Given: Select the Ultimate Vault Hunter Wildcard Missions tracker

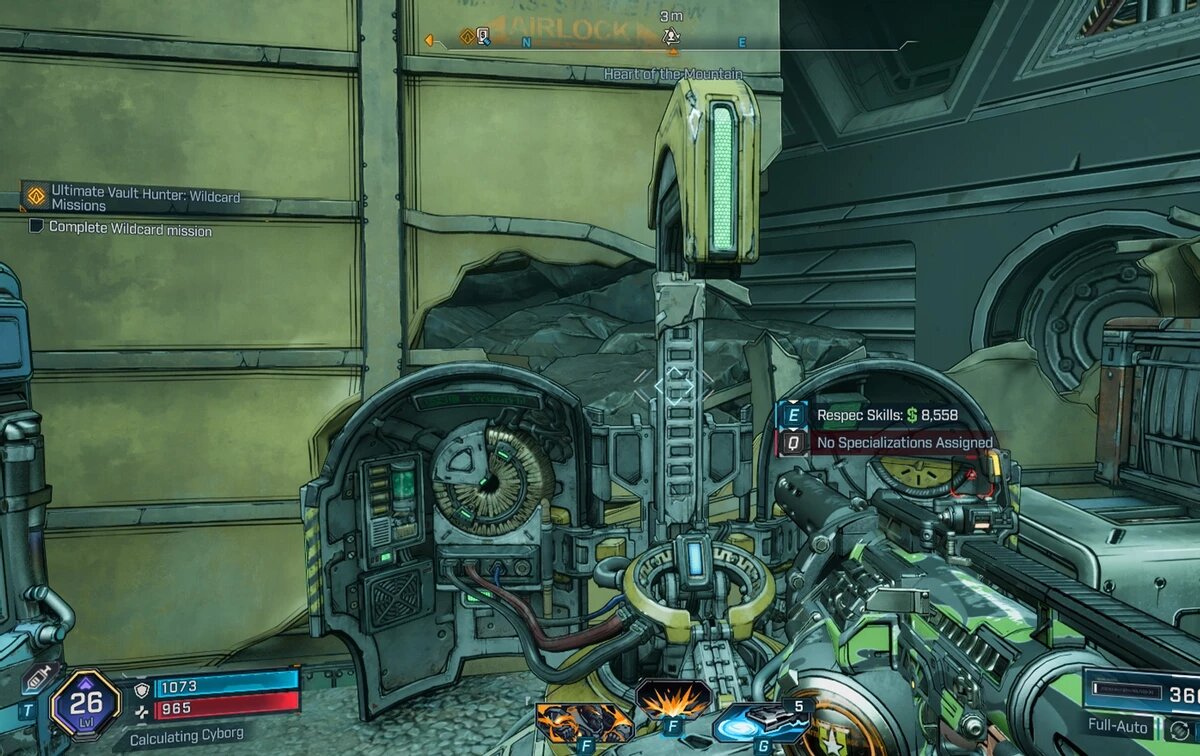Looking at the screenshot, I should pos(145,197).
